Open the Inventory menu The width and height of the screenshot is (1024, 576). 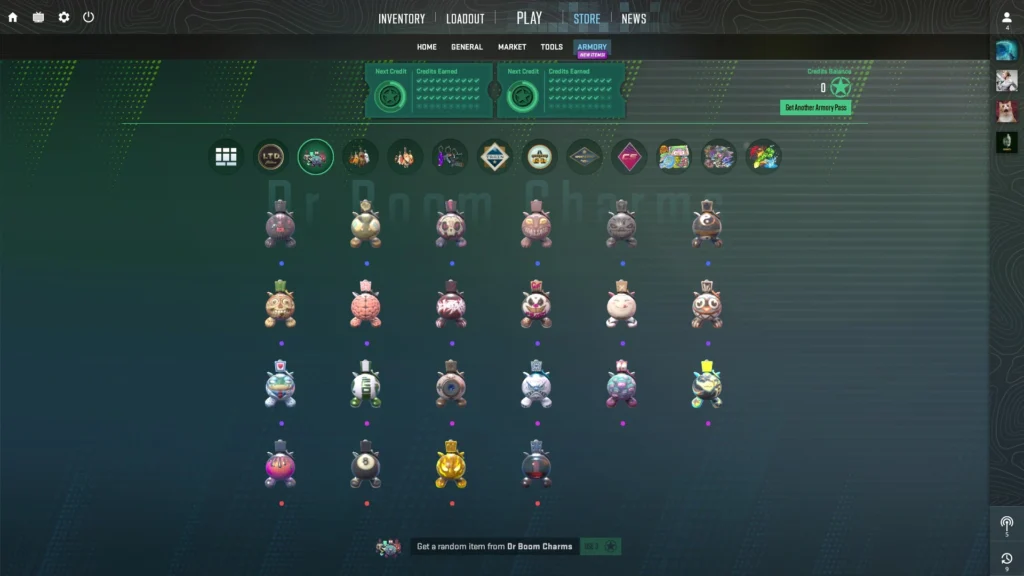coord(401,18)
